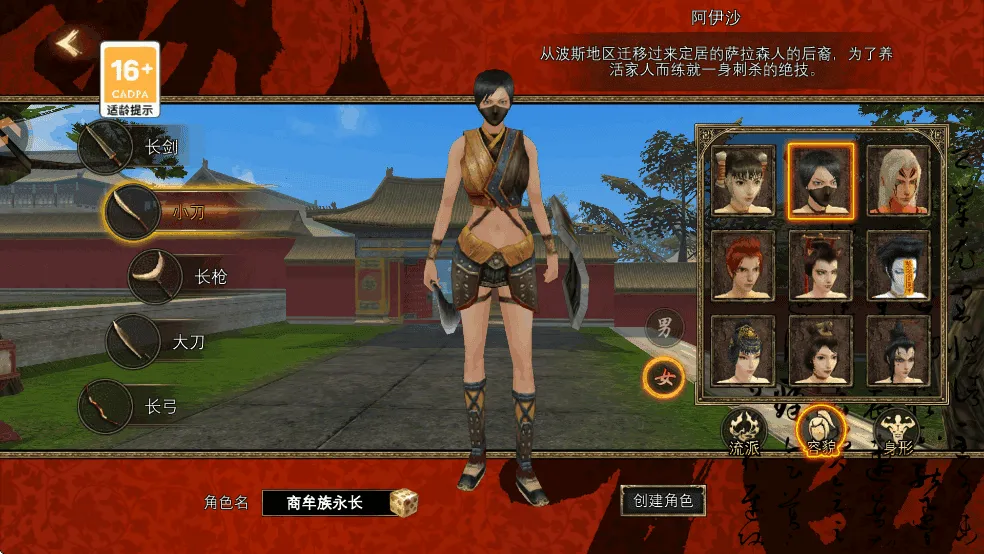Switch to the 身形 body shape tab

[897, 433]
